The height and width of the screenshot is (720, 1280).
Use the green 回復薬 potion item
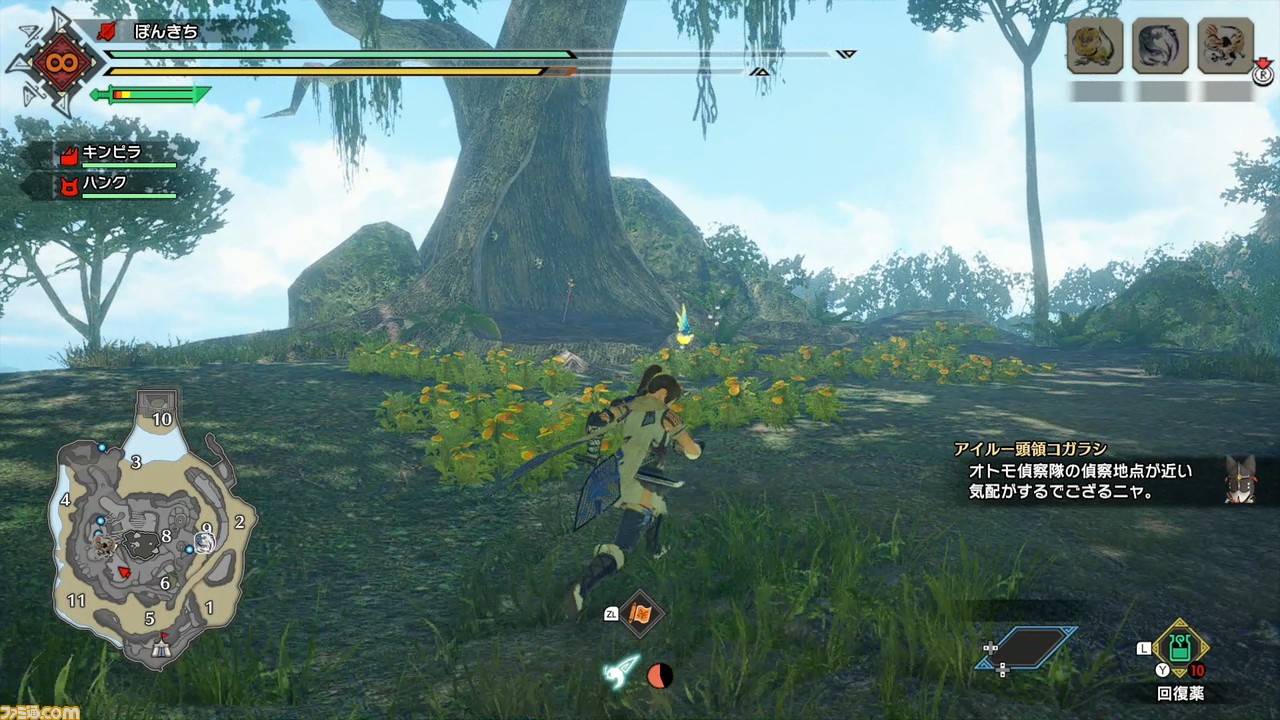coord(1180,648)
